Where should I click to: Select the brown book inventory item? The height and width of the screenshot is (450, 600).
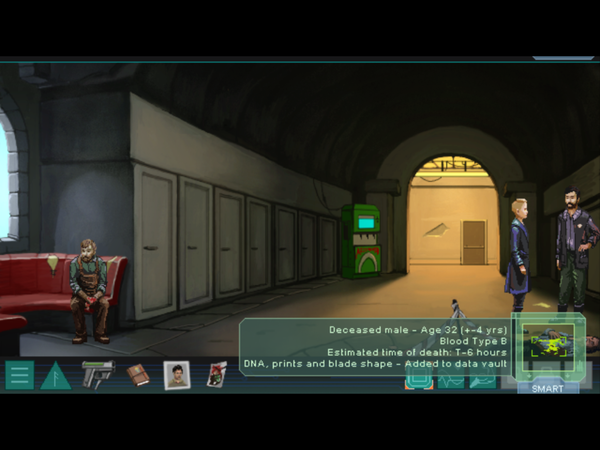[x=137, y=374]
